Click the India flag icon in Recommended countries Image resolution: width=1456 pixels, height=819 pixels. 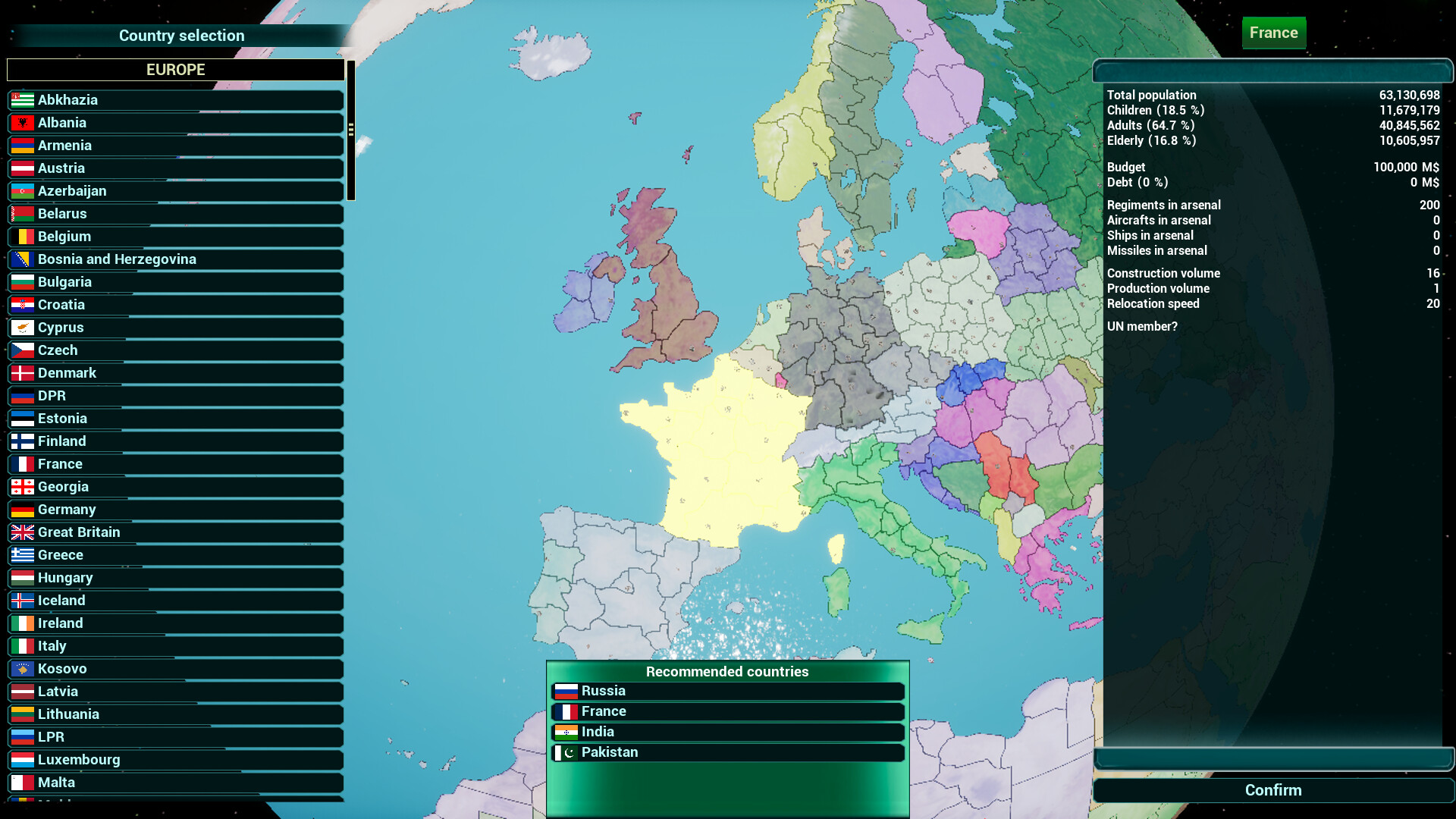click(566, 732)
